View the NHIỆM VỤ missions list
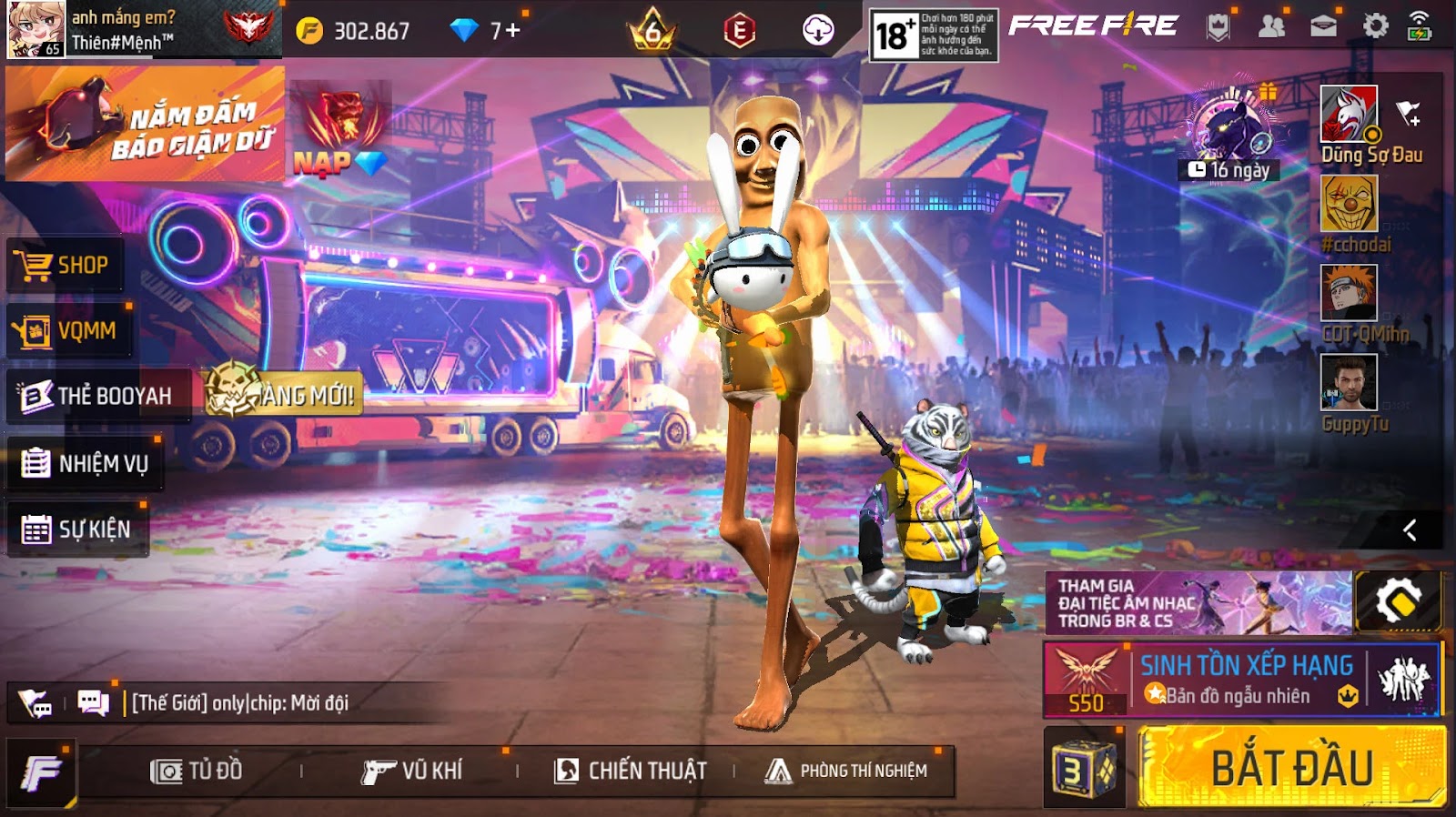Screen dimensions: 1456x817 point(85,464)
